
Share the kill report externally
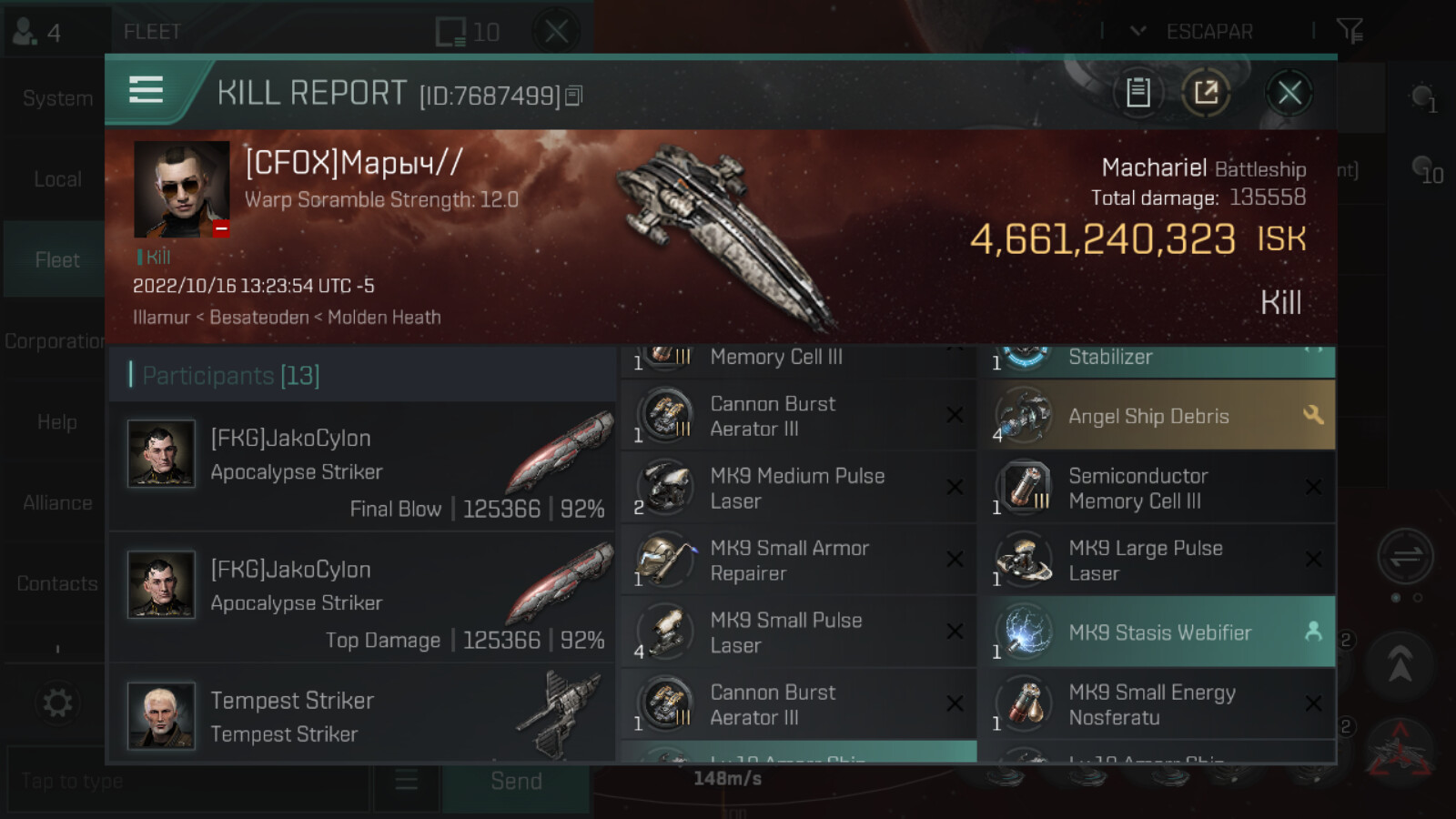(1206, 93)
